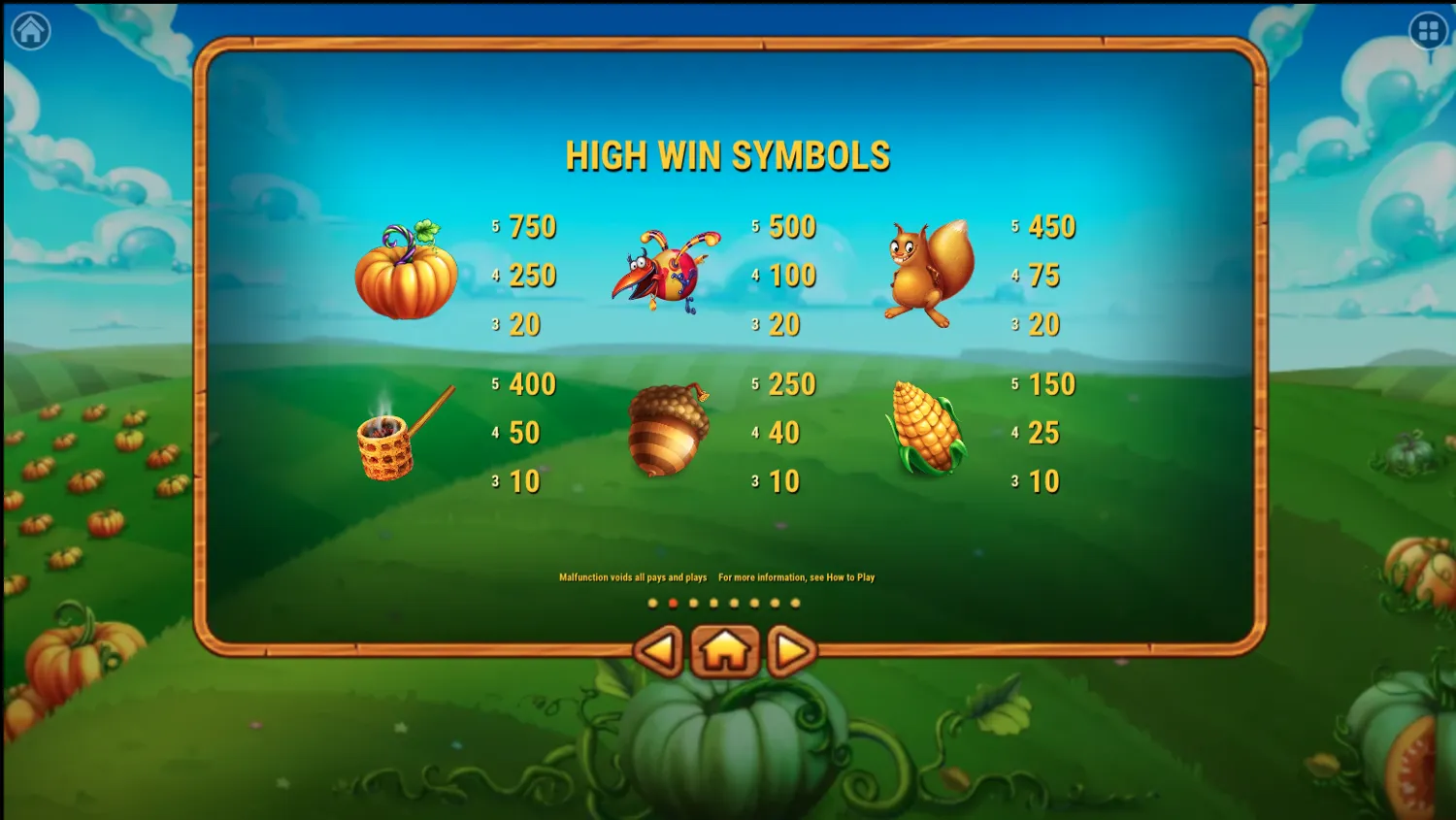
Task: Open the game menu grid icon top-right
Action: tap(1427, 30)
